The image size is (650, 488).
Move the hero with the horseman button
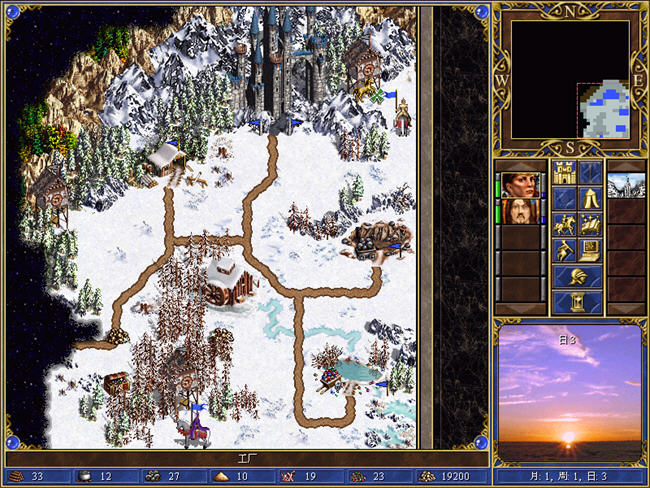[564, 225]
